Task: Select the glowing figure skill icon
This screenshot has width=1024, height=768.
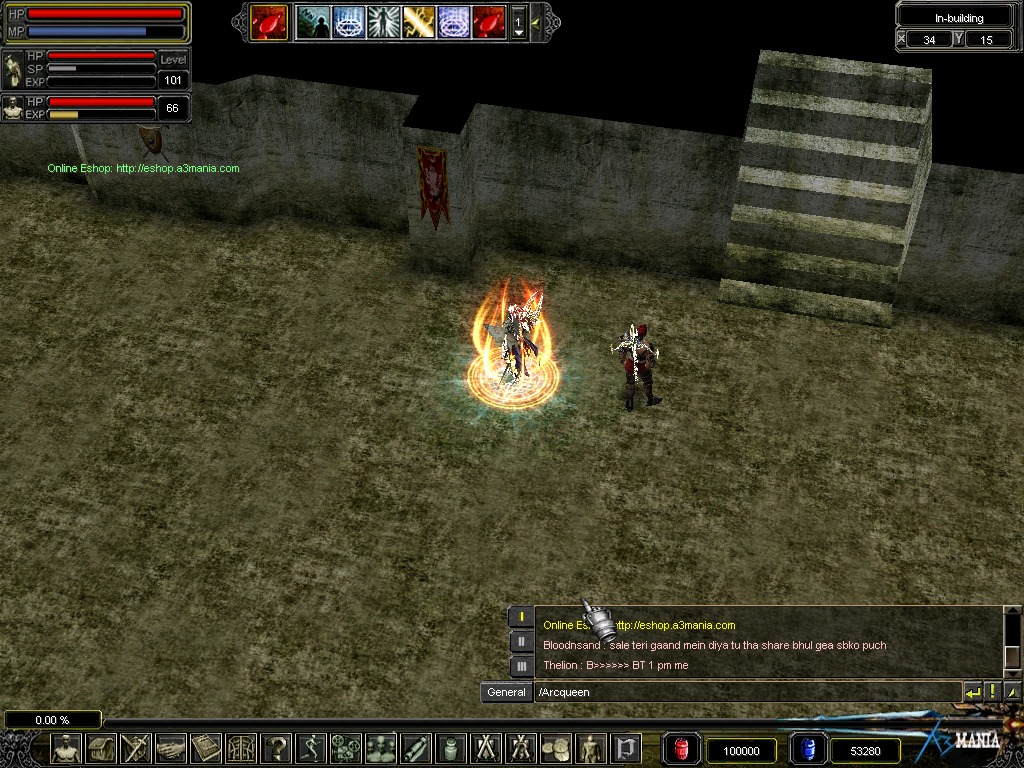Action: 383,21
